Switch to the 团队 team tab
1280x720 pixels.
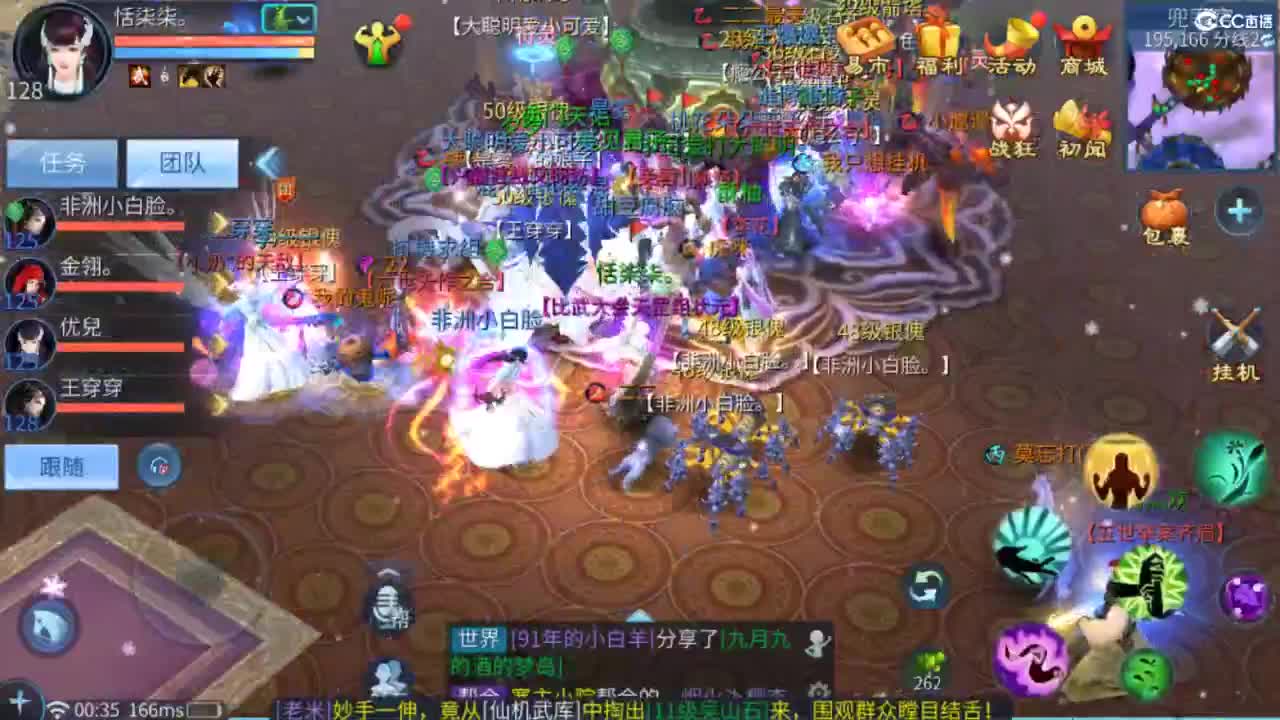(180, 163)
